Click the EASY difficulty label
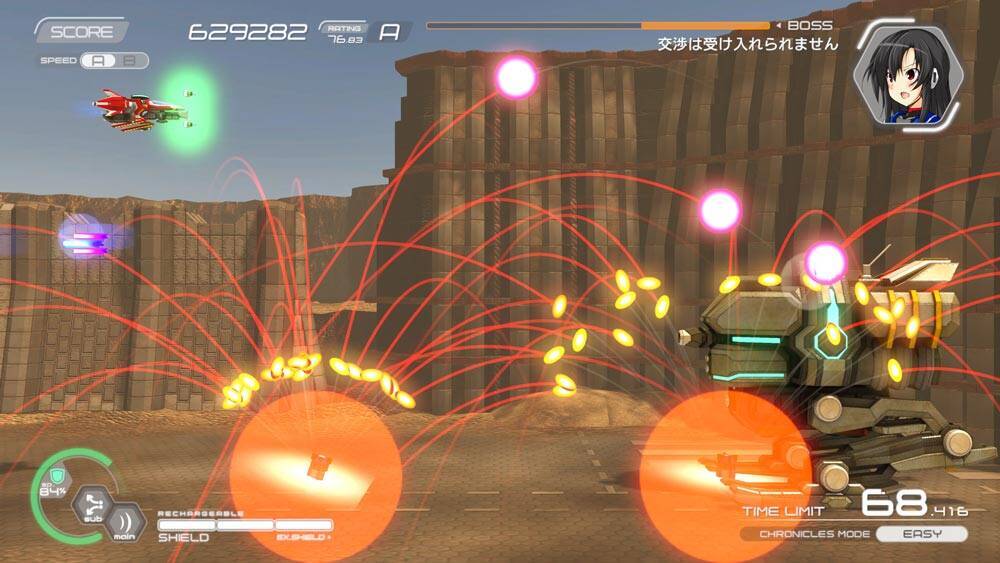 pyautogui.click(x=921, y=534)
